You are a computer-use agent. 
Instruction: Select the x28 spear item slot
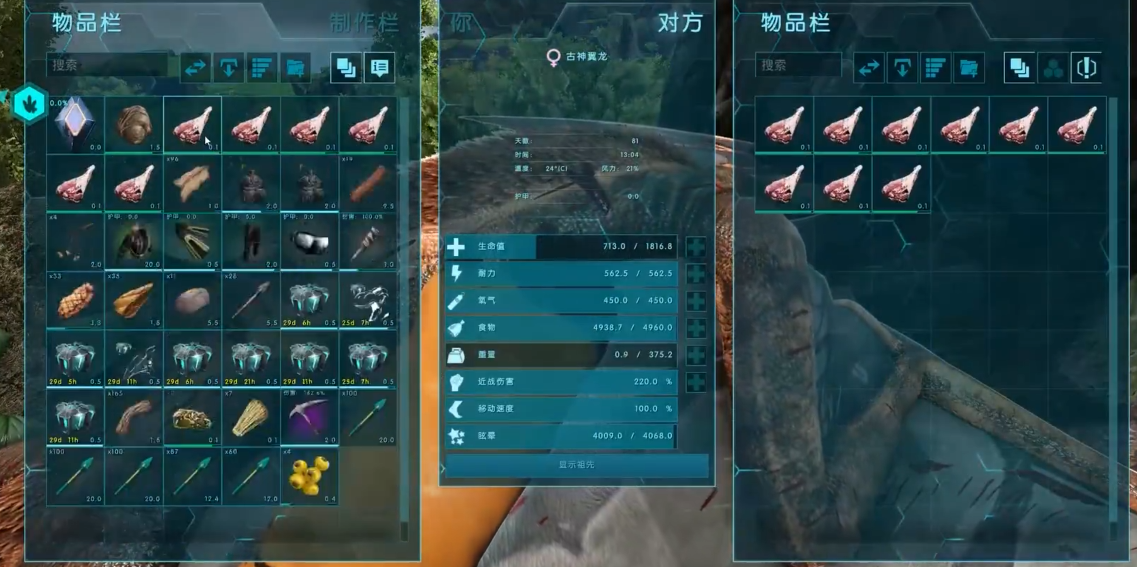(251, 300)
